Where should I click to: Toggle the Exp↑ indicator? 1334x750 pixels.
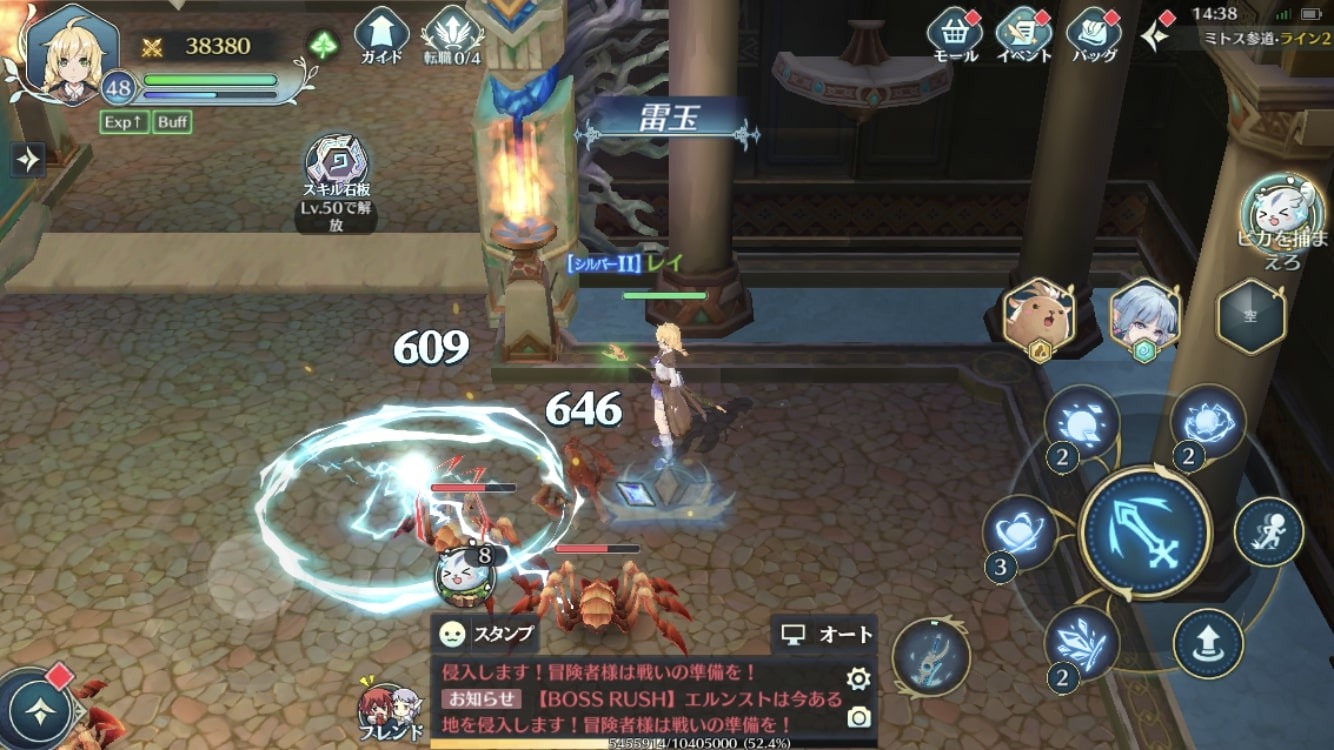(122, 121)
